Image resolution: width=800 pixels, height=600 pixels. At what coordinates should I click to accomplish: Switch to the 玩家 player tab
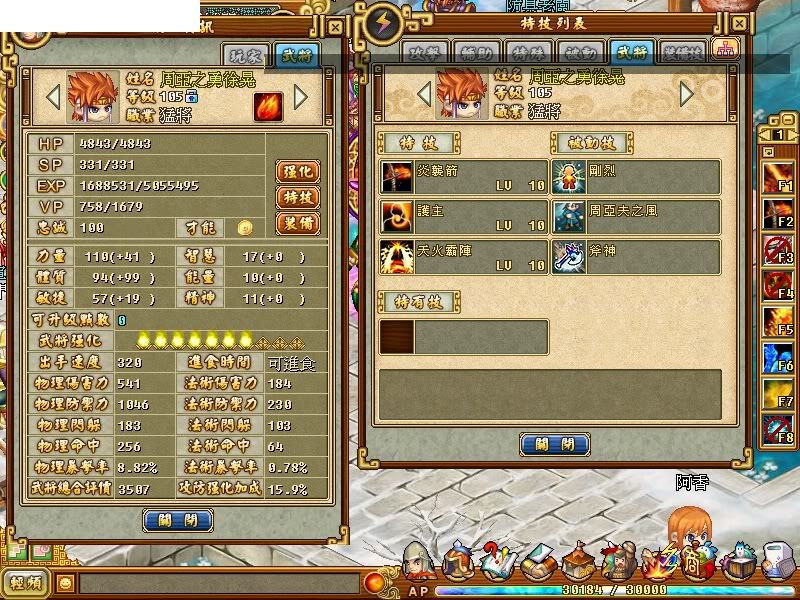tap(245, 56)
